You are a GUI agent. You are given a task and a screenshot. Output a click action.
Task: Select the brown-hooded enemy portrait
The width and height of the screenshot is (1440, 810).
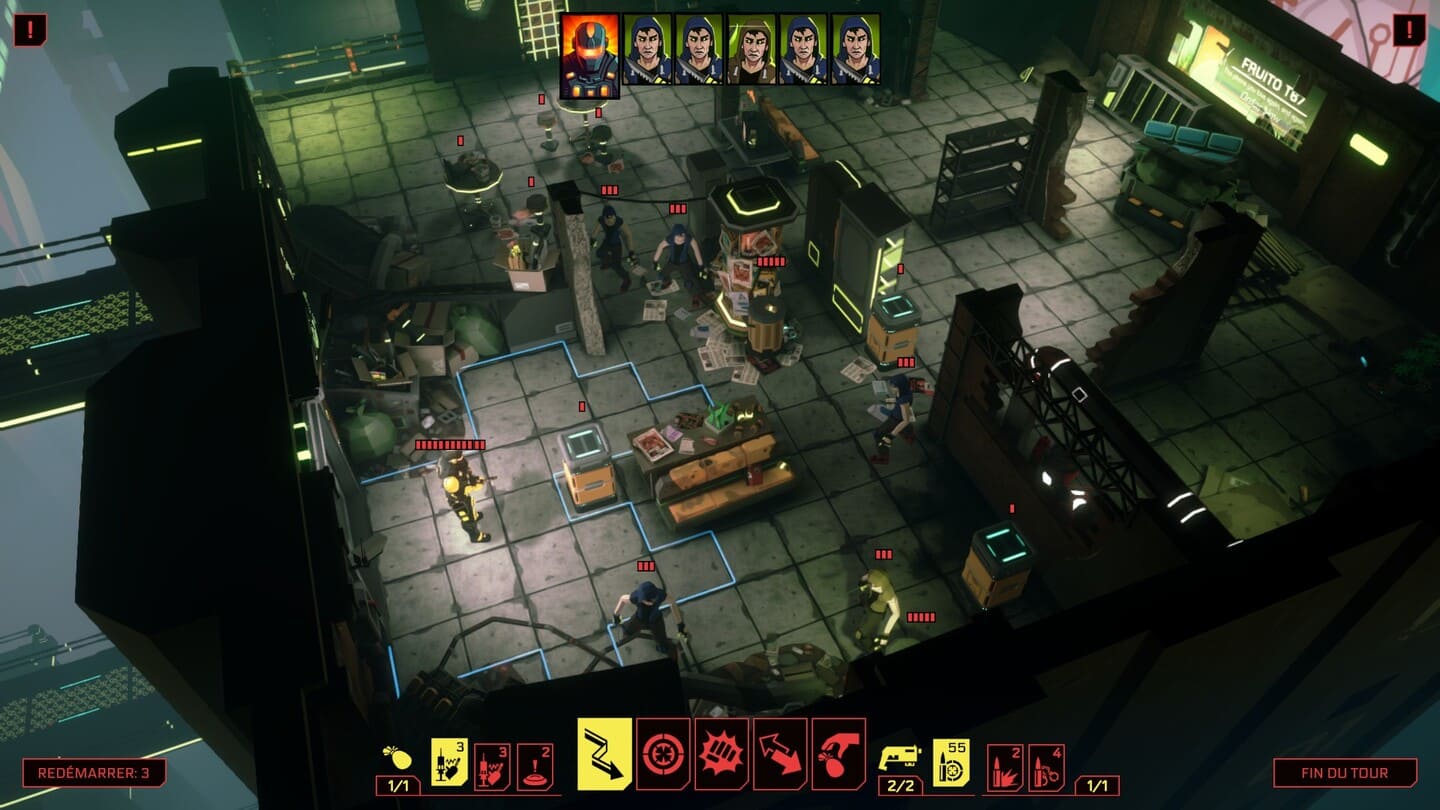[752, 48]
